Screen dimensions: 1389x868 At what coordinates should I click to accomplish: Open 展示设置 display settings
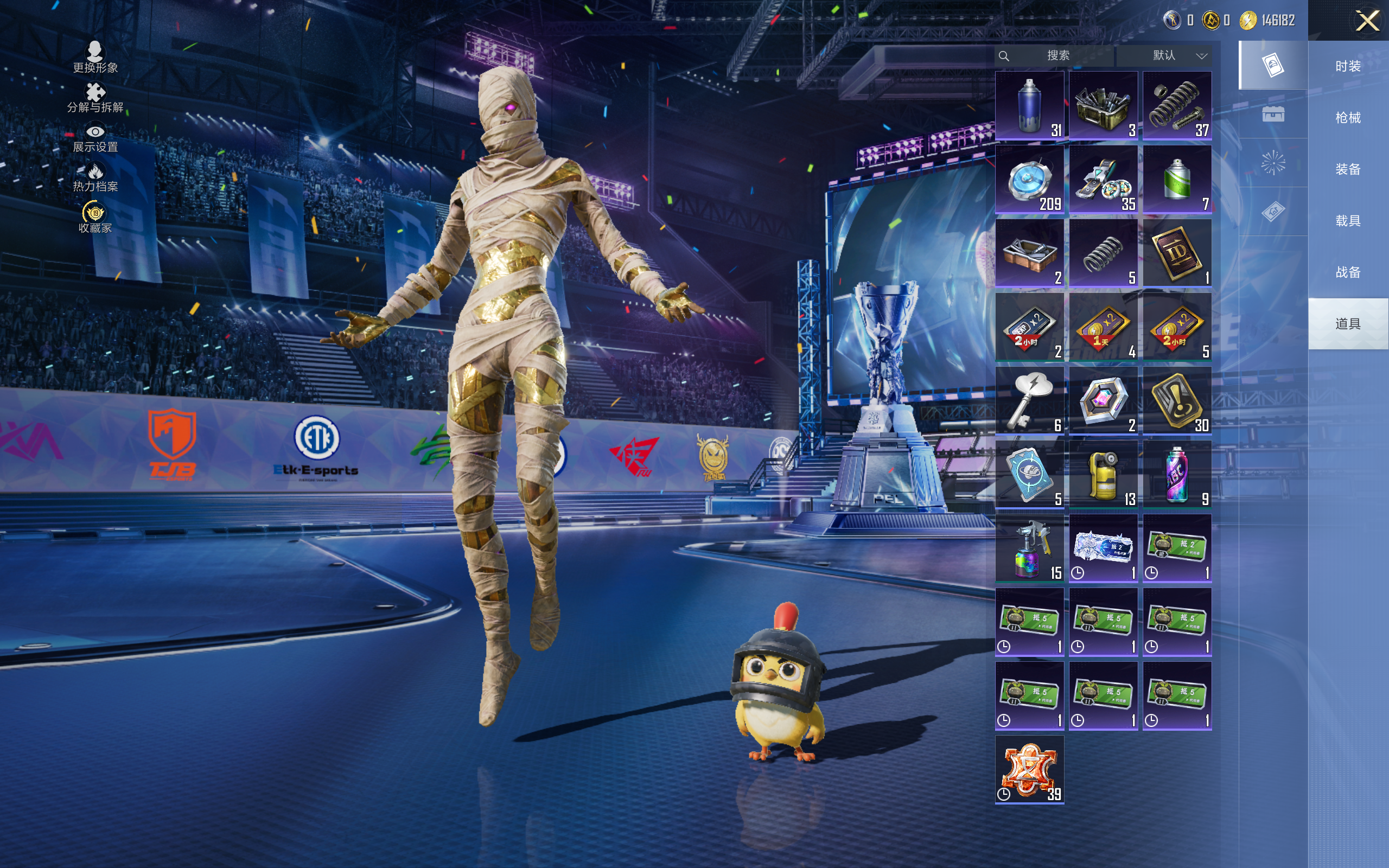pos(95,138)
